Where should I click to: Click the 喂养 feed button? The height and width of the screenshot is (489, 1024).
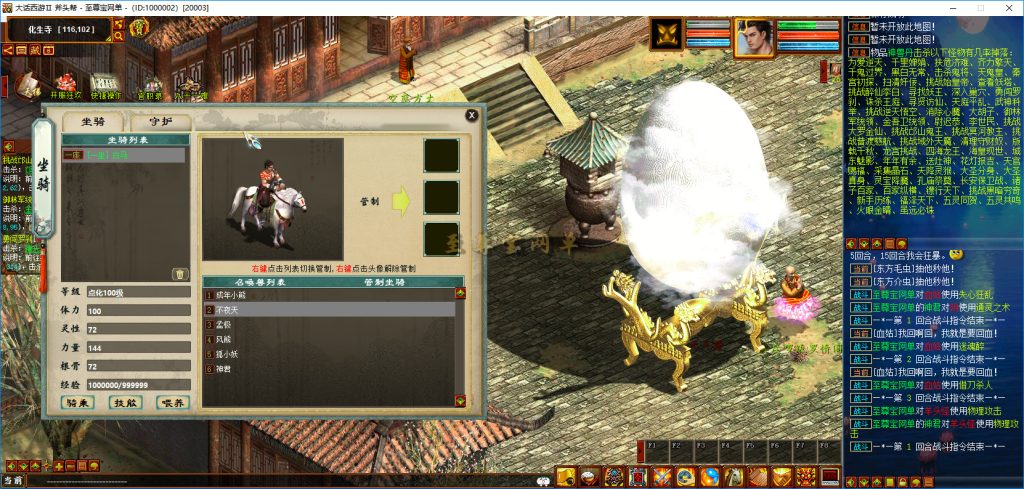[172, 402]
